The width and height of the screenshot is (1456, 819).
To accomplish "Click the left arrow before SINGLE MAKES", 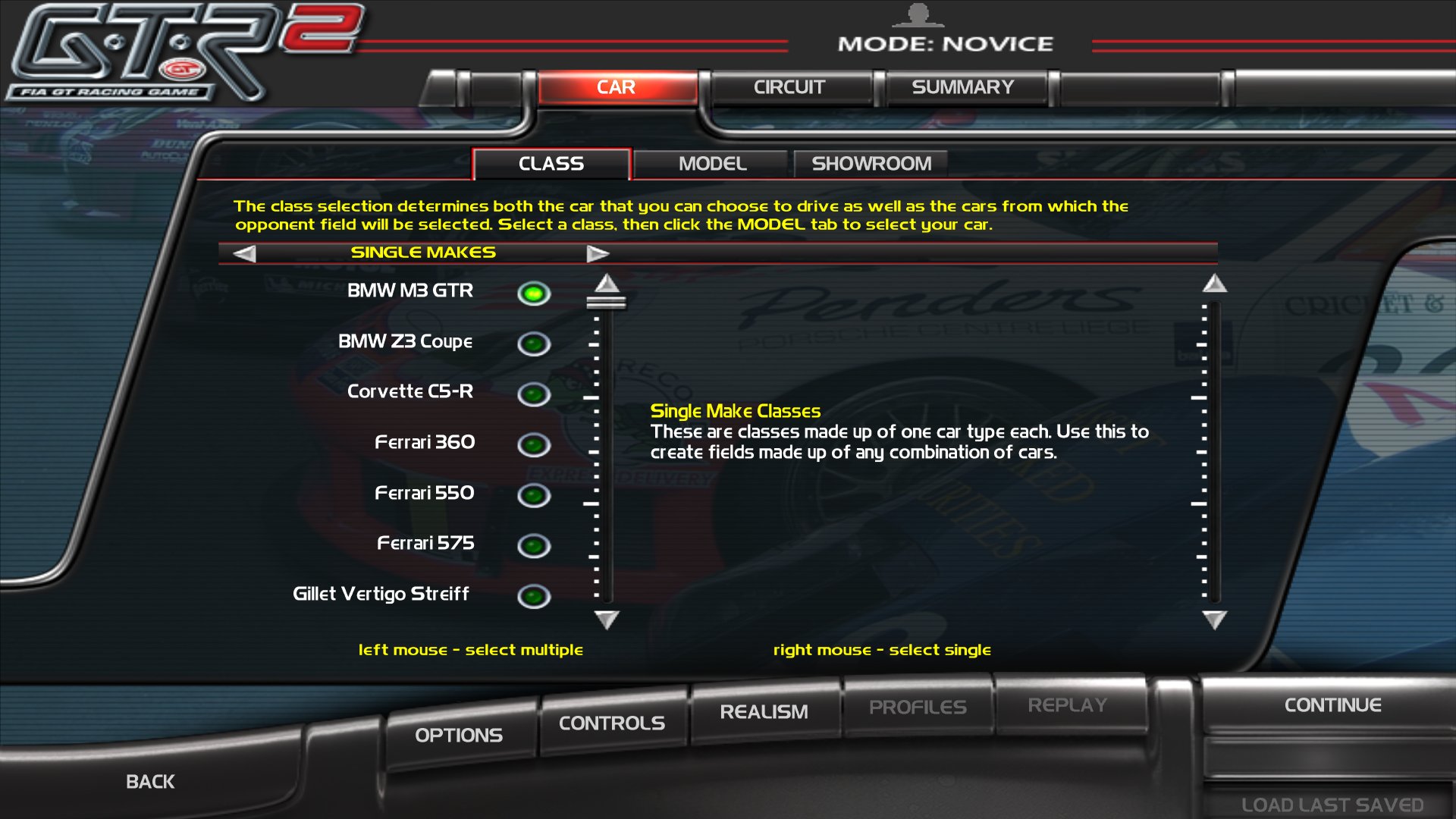I will click(243, 253).
